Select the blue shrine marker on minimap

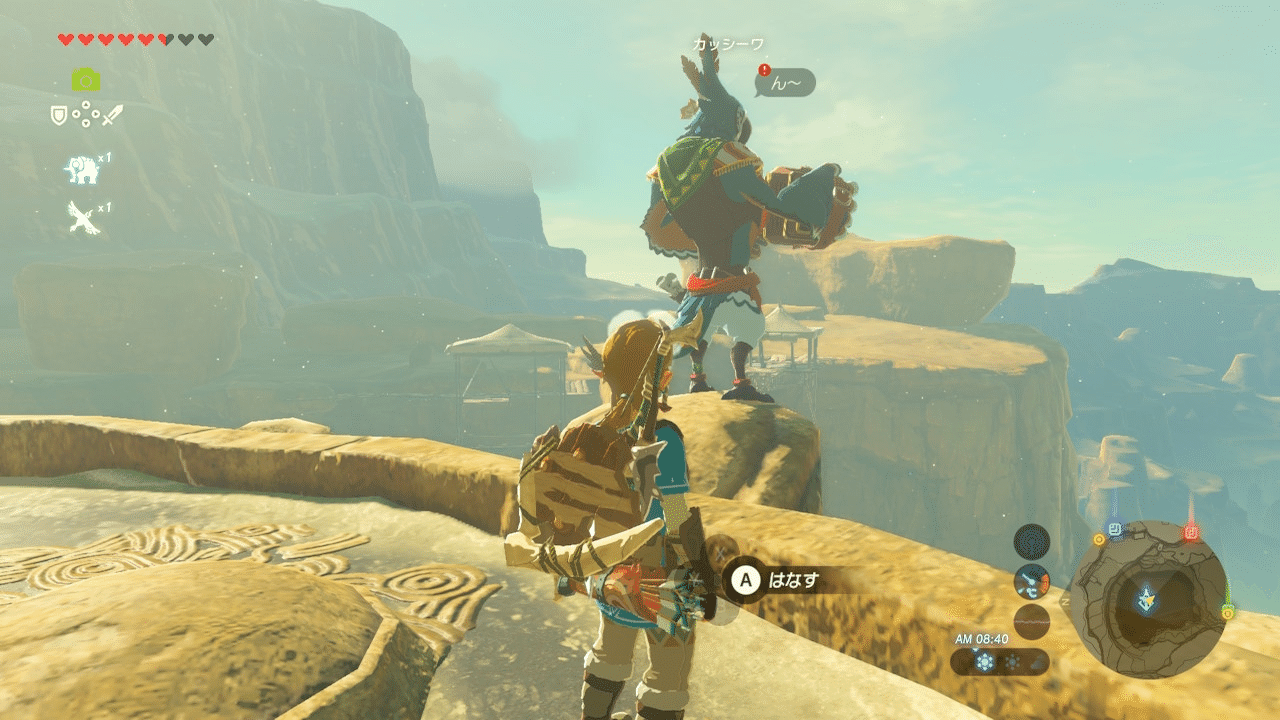click(x=1115, y=529)
